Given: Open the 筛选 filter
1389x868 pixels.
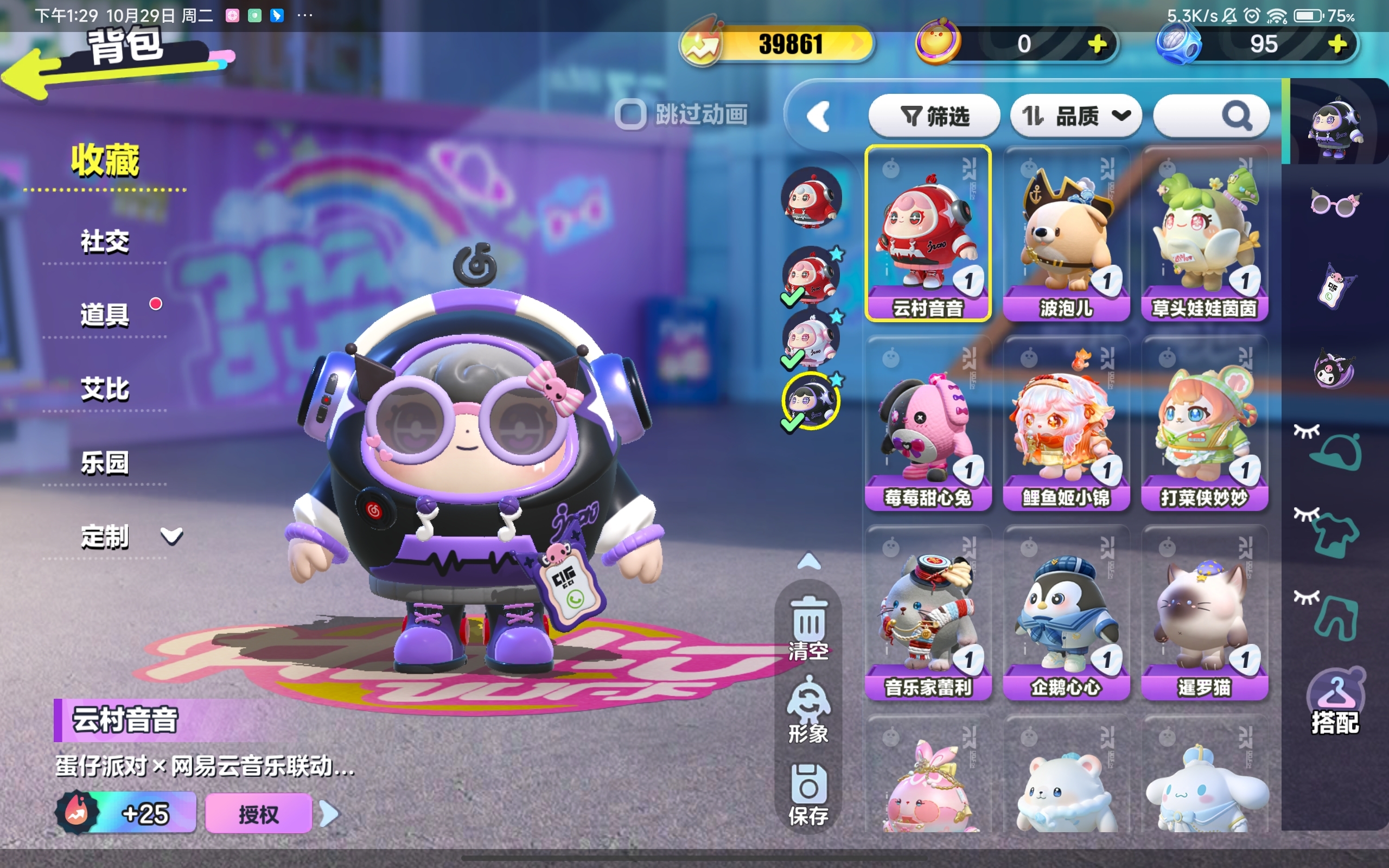Looking at the screenshot, I should [934, 117].
